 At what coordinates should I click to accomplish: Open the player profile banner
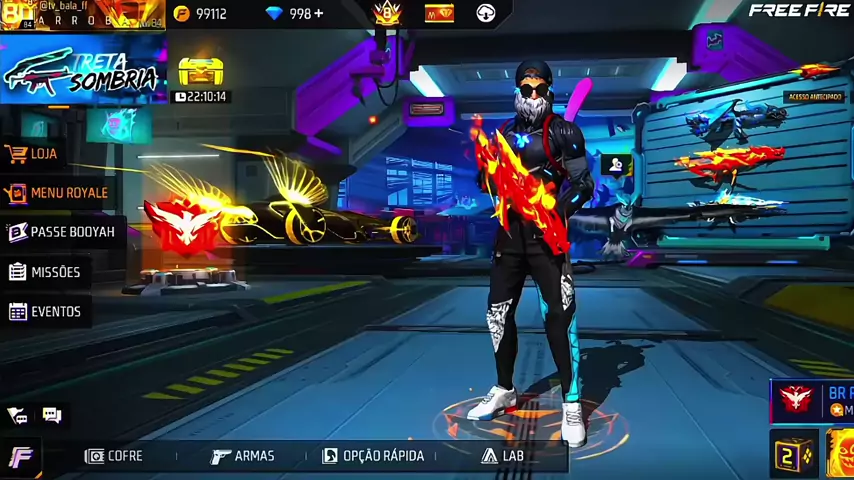[x=82, y=15]
